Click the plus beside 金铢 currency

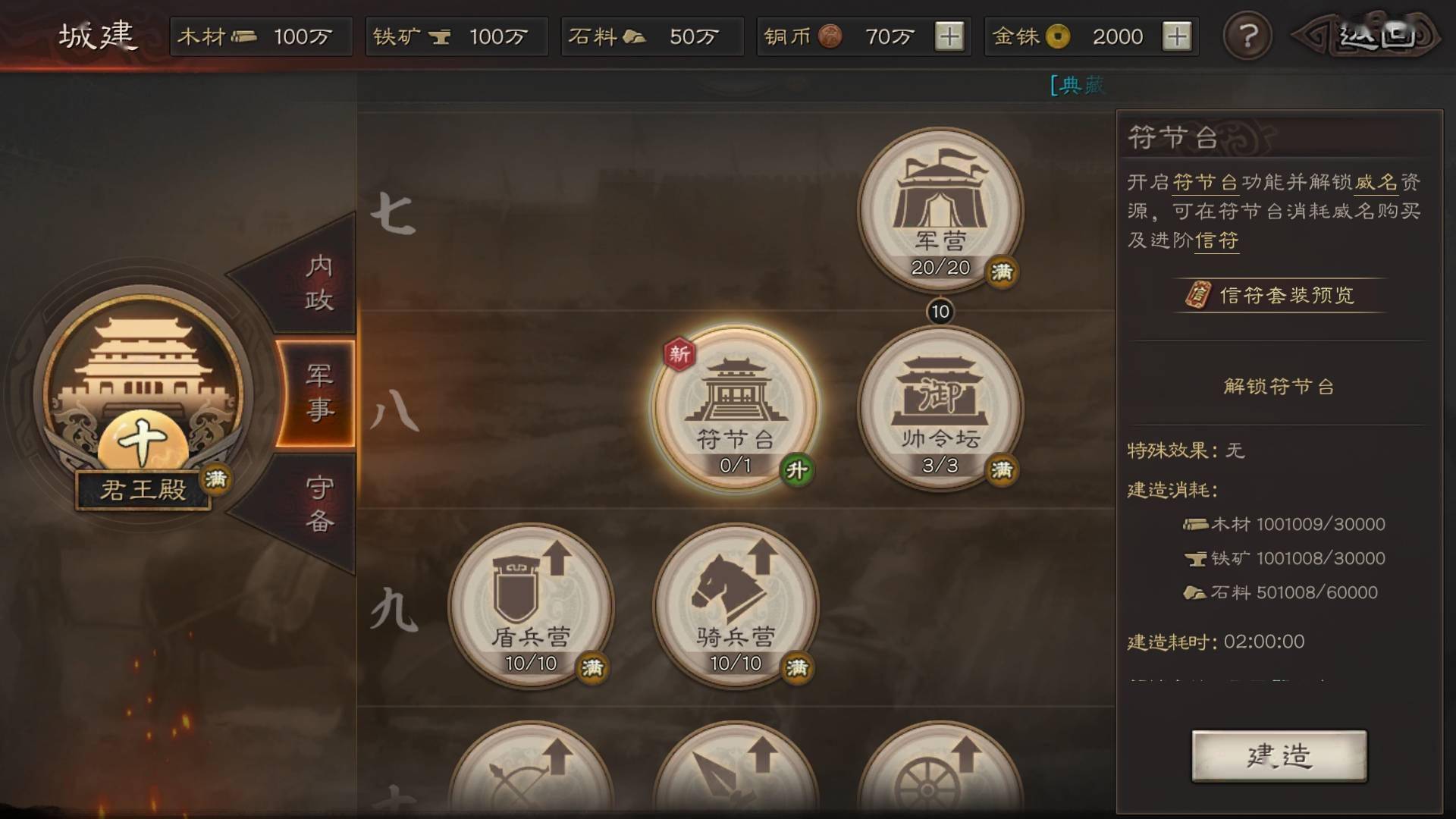(x=1178, y=36)
